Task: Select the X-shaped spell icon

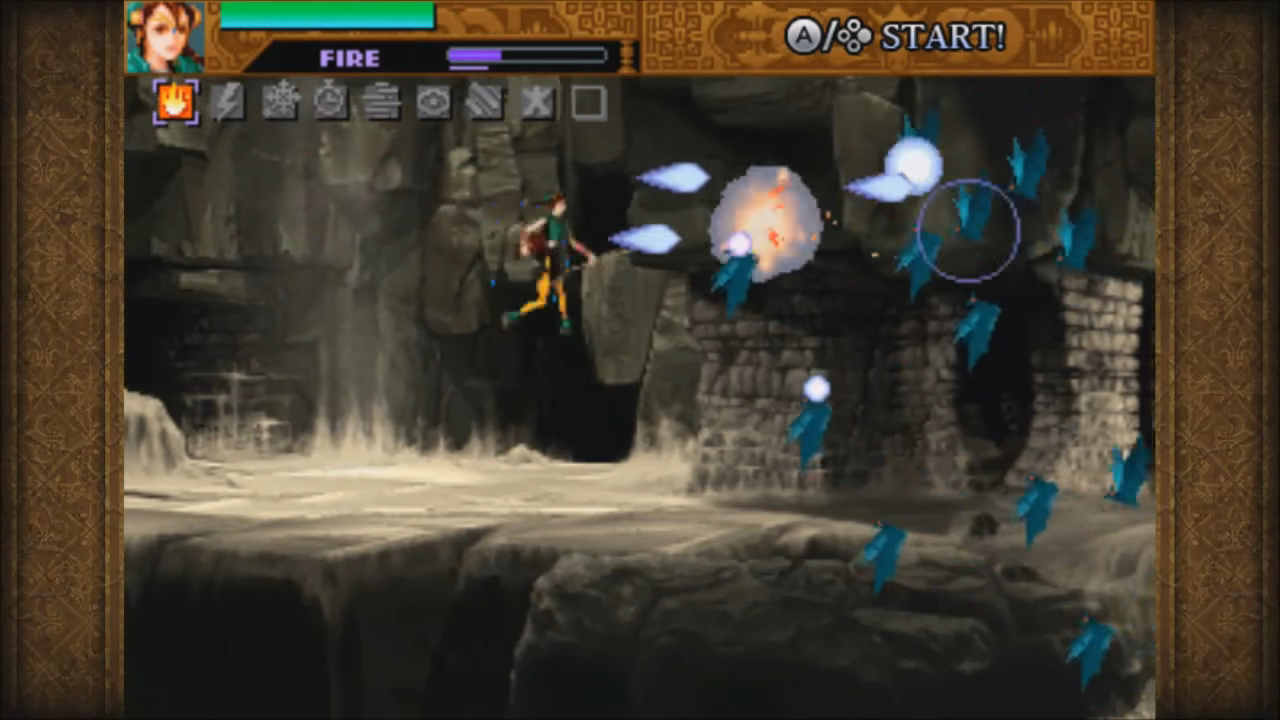Action: coord(537,103)
